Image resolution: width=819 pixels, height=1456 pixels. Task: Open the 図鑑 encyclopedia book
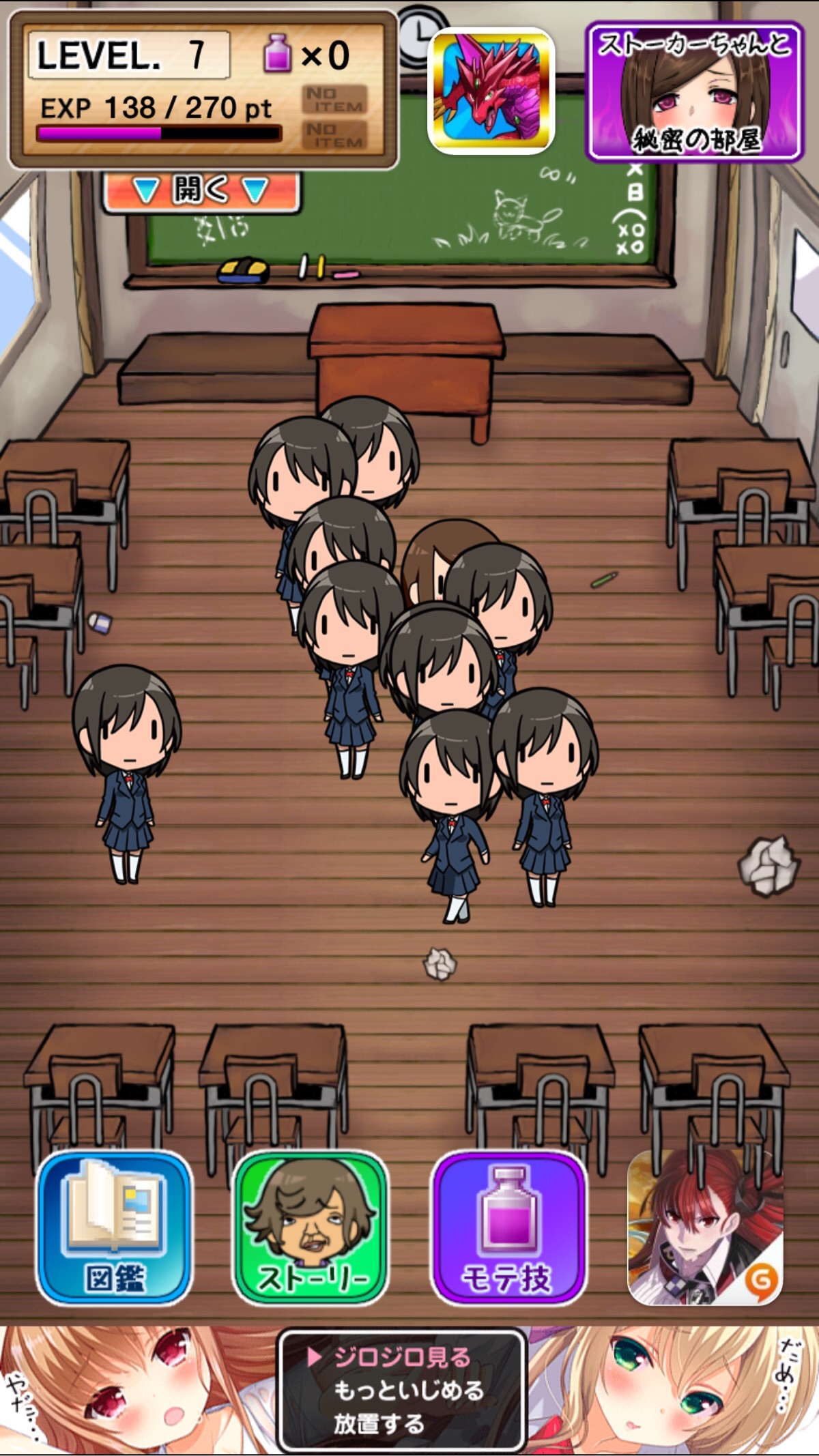114,1228
